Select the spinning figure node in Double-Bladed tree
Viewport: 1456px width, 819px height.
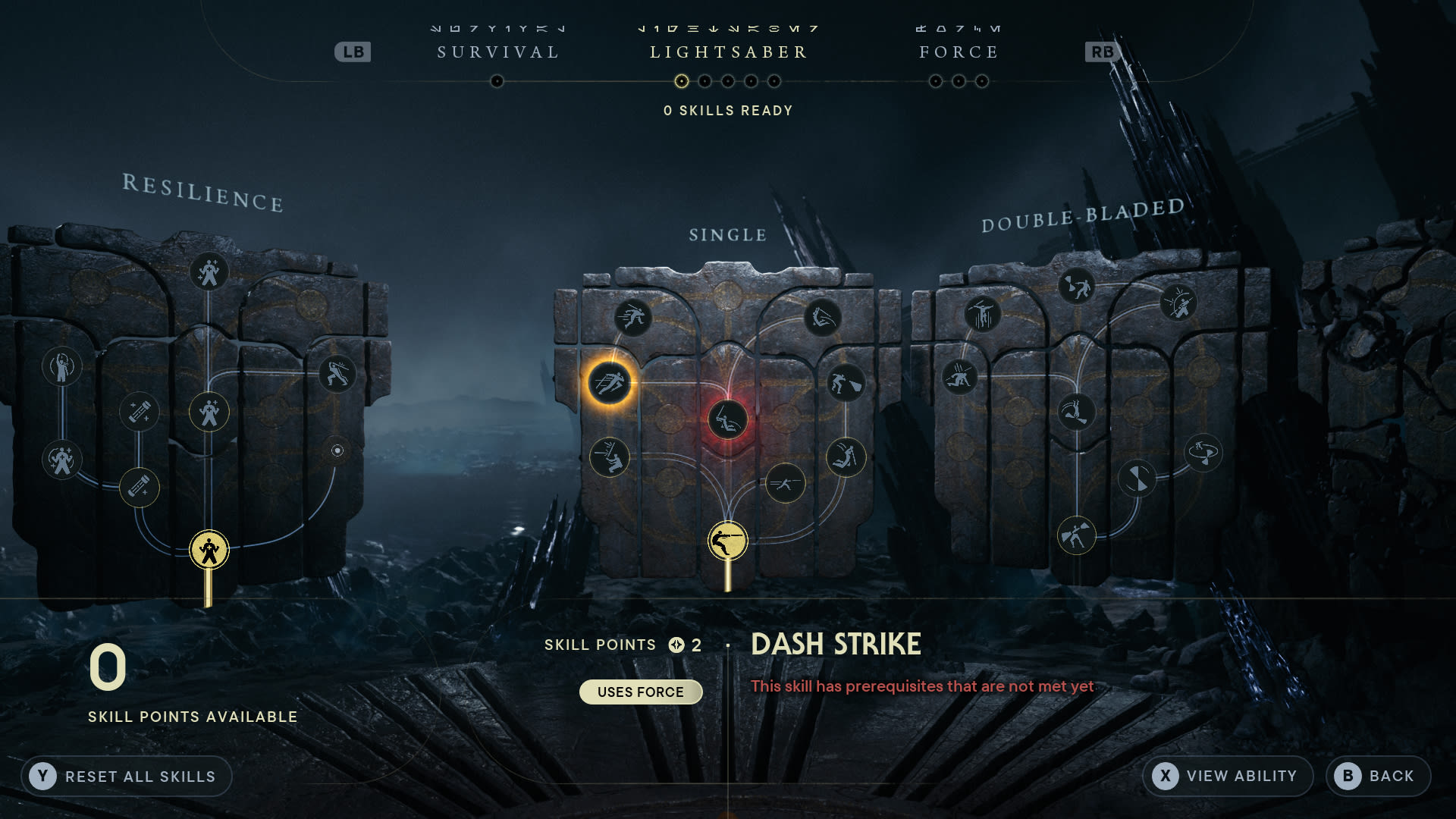1203,453
